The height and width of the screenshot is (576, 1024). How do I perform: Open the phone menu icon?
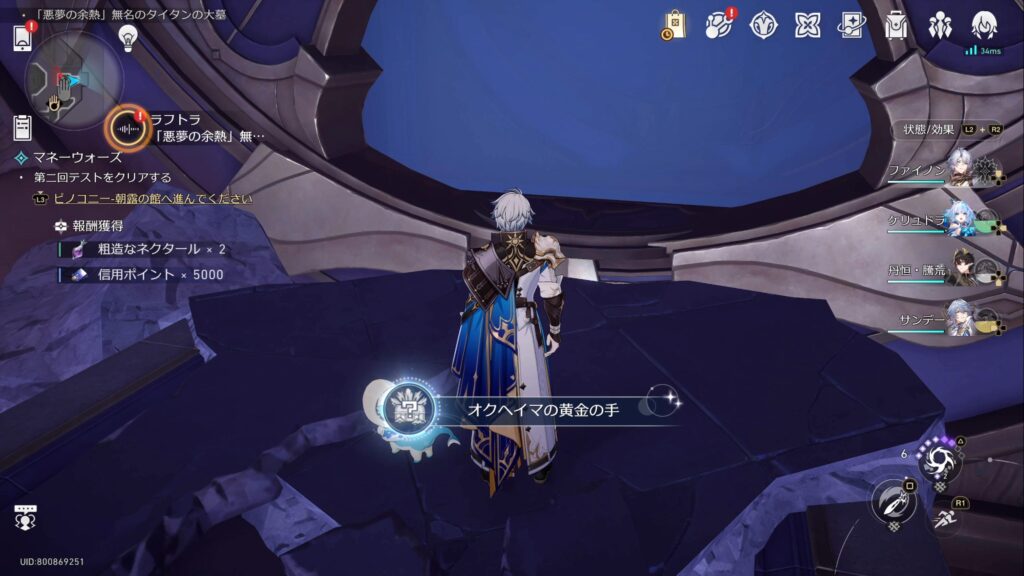(x=23, y=37)
